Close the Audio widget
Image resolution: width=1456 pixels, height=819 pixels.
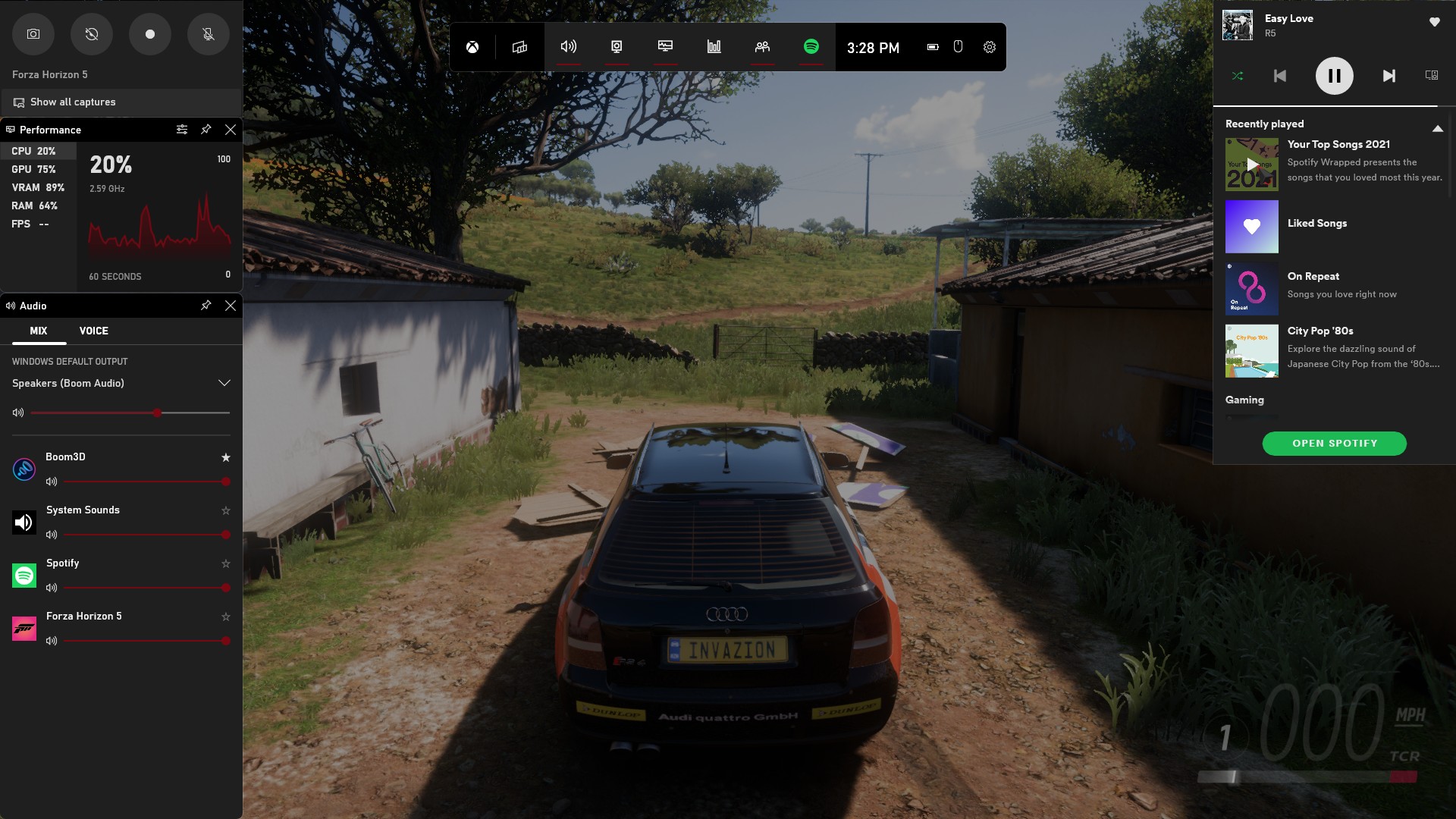pyautogui.click(x=231, y=306)
